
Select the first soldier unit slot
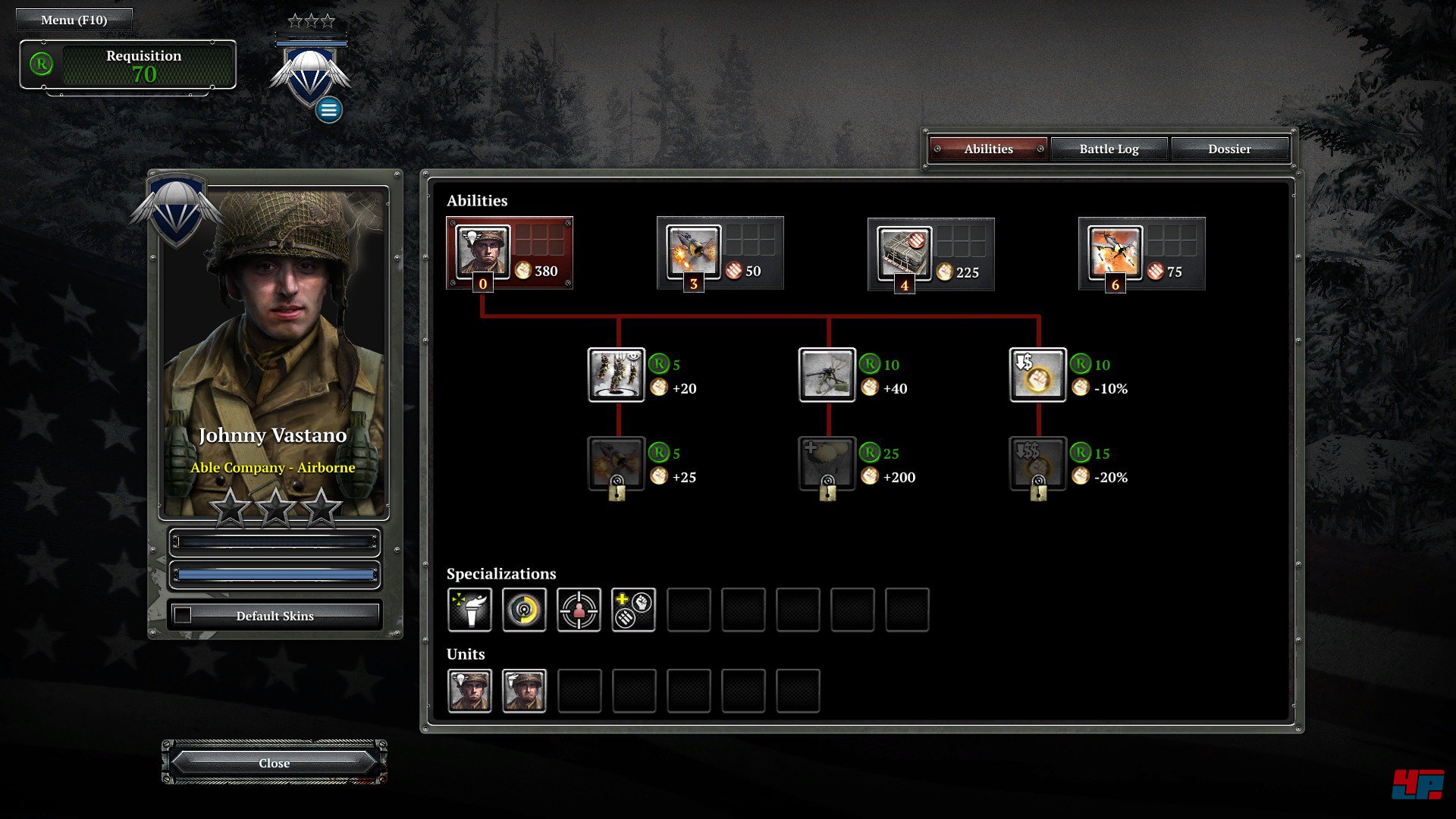pyautogui.click(x=469, y=691)
